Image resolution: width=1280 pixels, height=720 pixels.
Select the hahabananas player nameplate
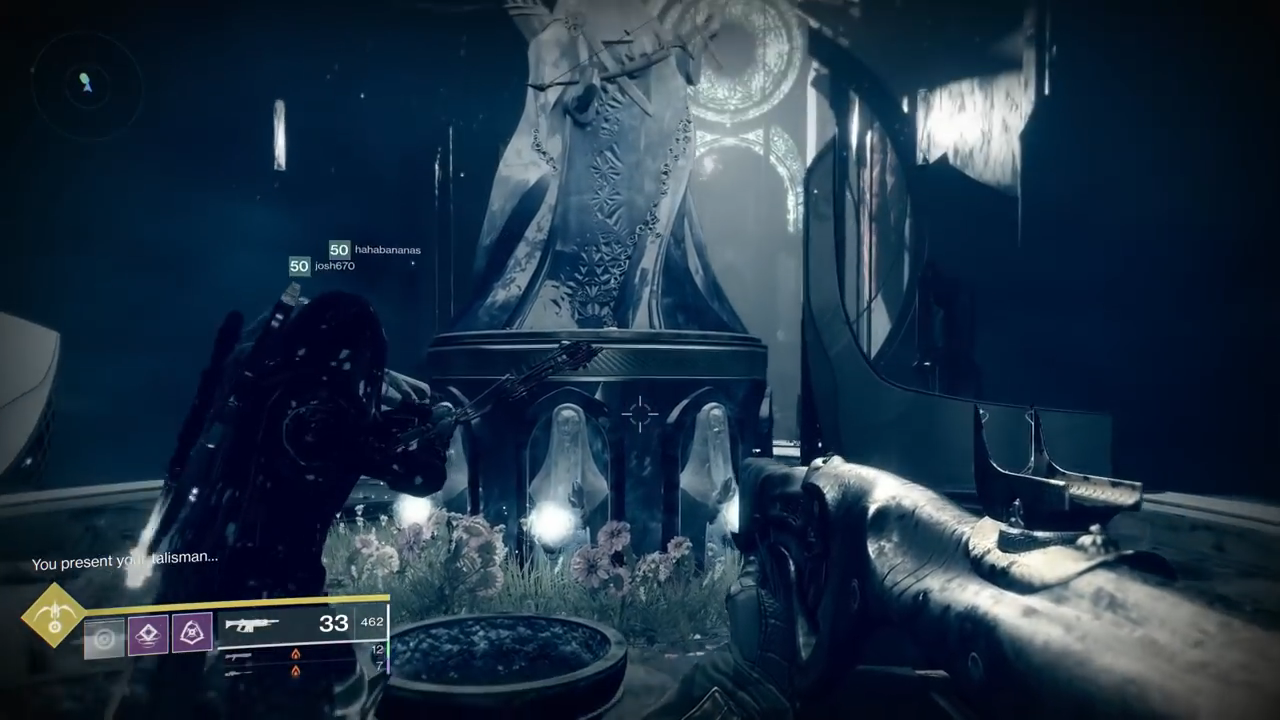375,250
